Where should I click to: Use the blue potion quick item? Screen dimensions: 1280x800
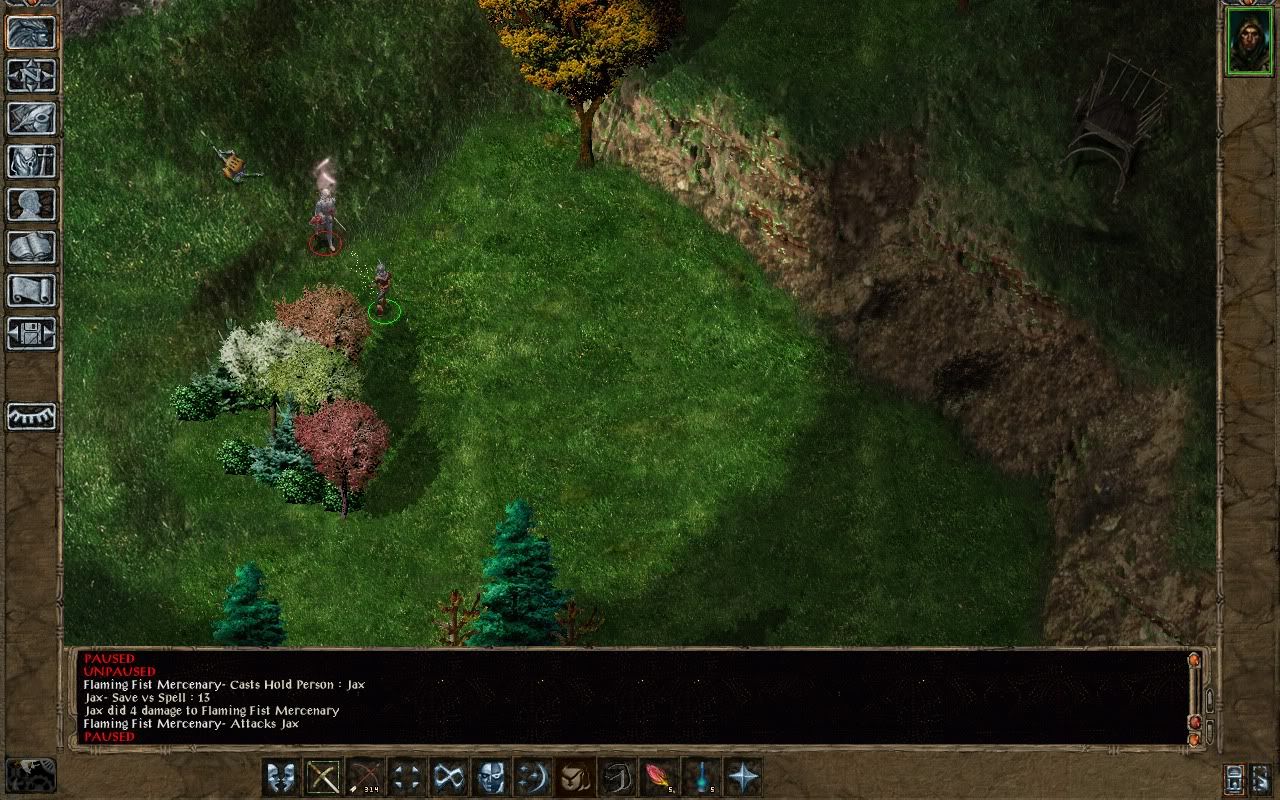coord(701,777)
